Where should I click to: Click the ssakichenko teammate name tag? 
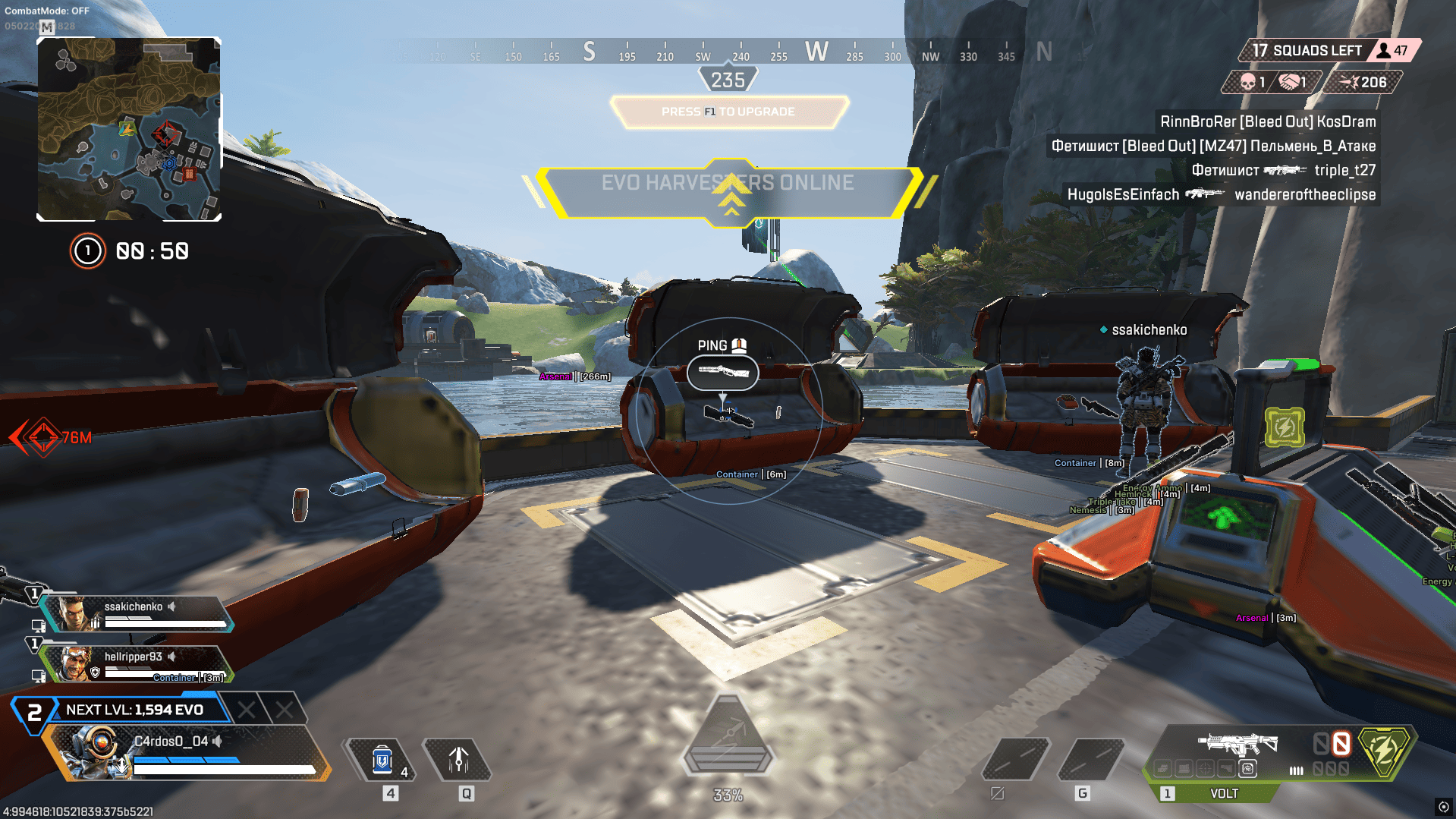(x=1149, y=330)
